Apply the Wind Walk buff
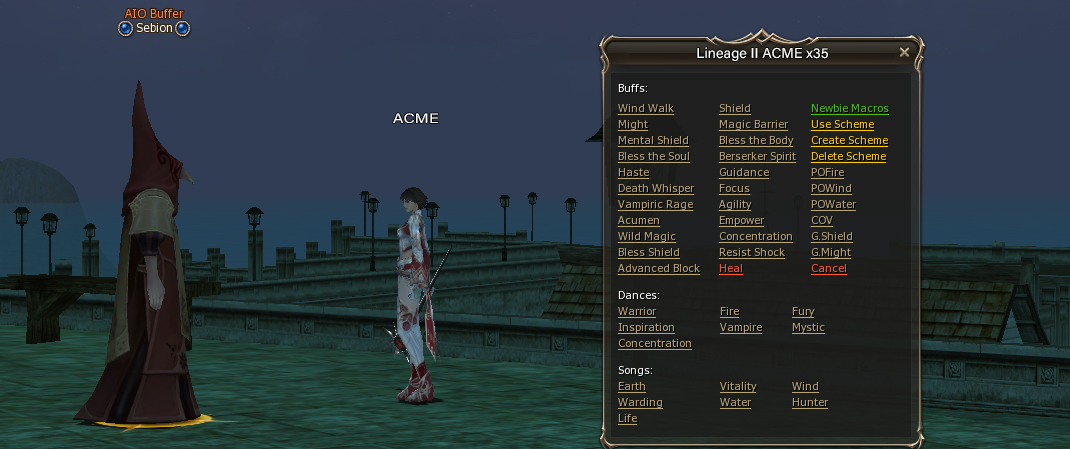Screen dimensions: 1070x449 coord(645,108)
